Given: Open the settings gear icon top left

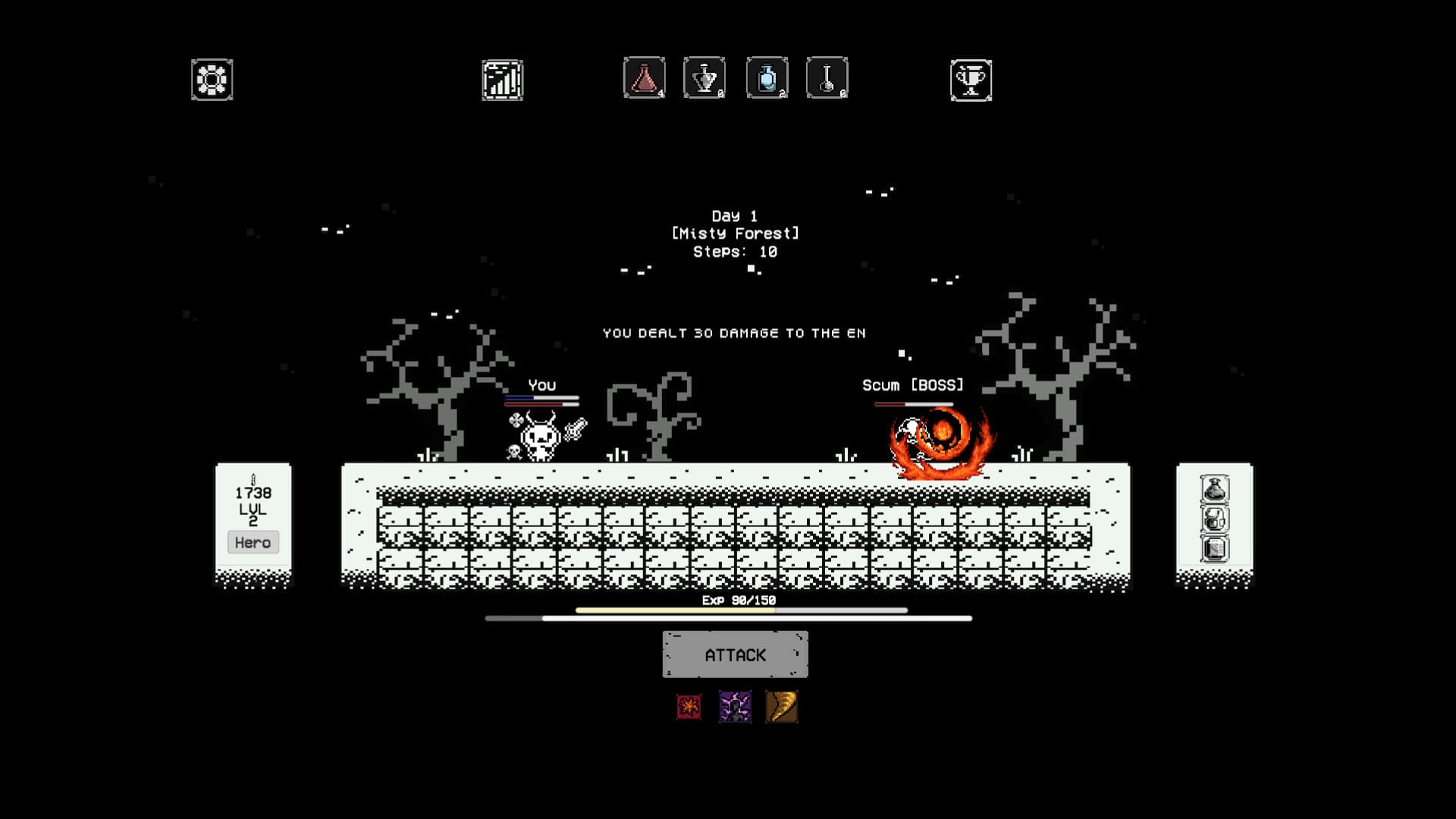Looking at the screenshot, I should point(211,79).
